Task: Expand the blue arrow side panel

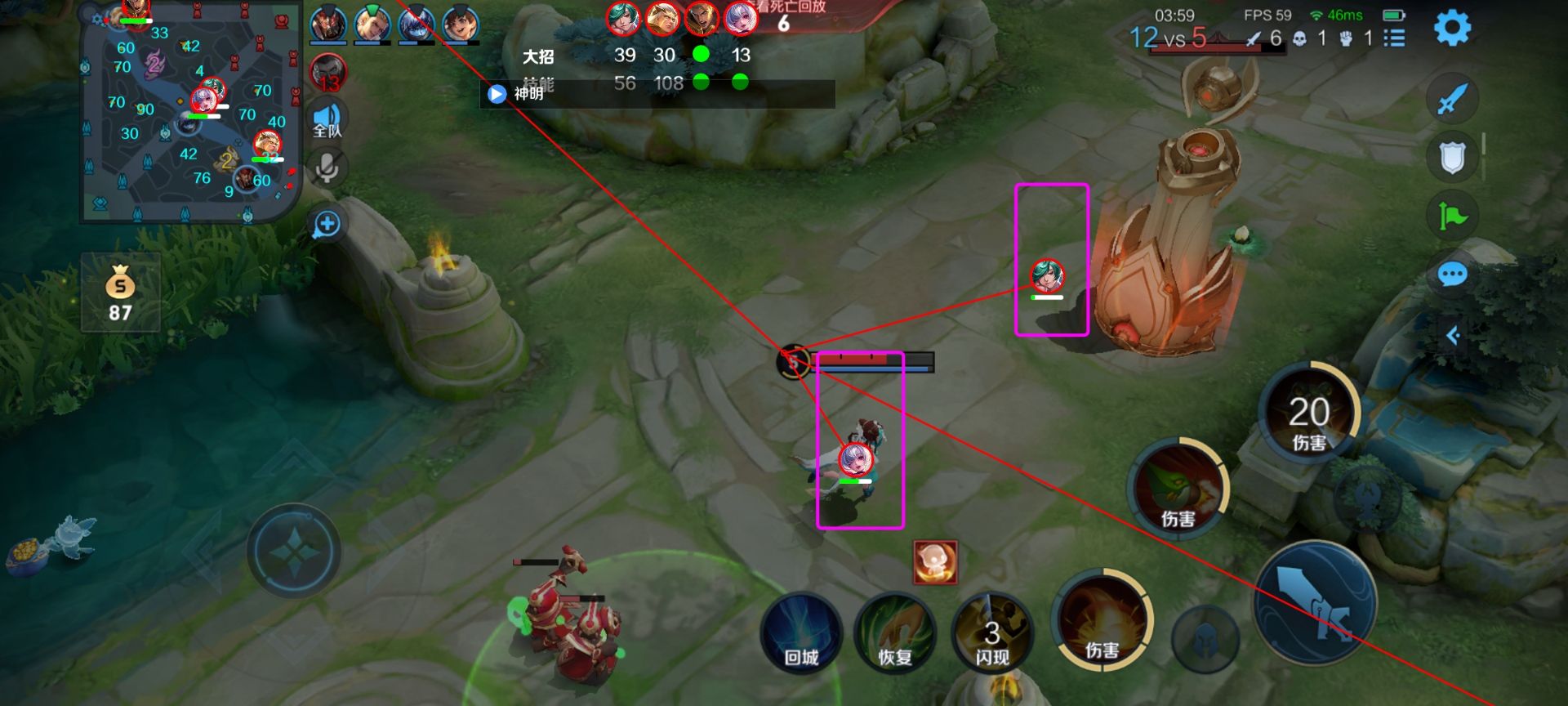Action: 1453,335
